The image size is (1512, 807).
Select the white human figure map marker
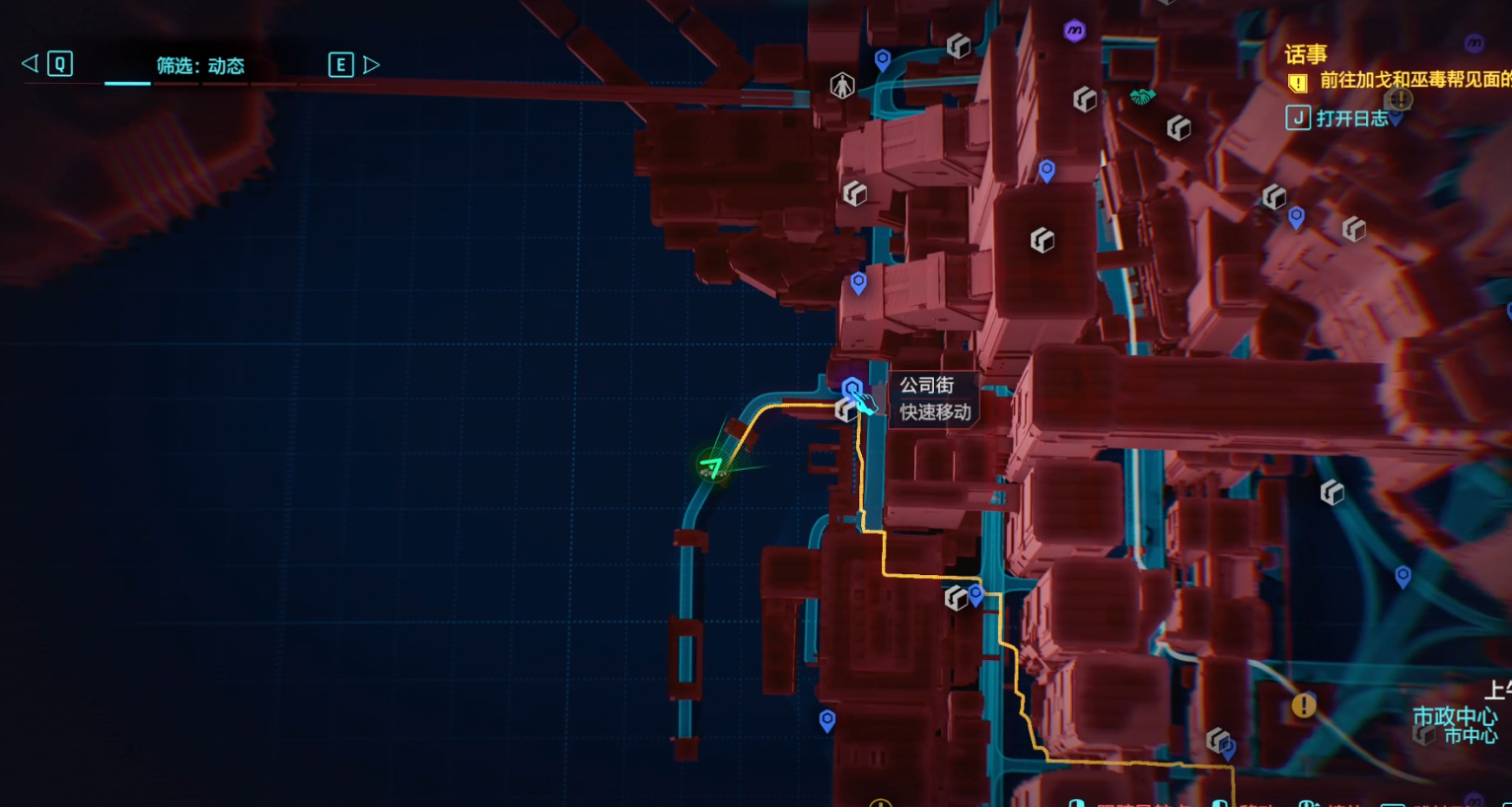(841, 86)
